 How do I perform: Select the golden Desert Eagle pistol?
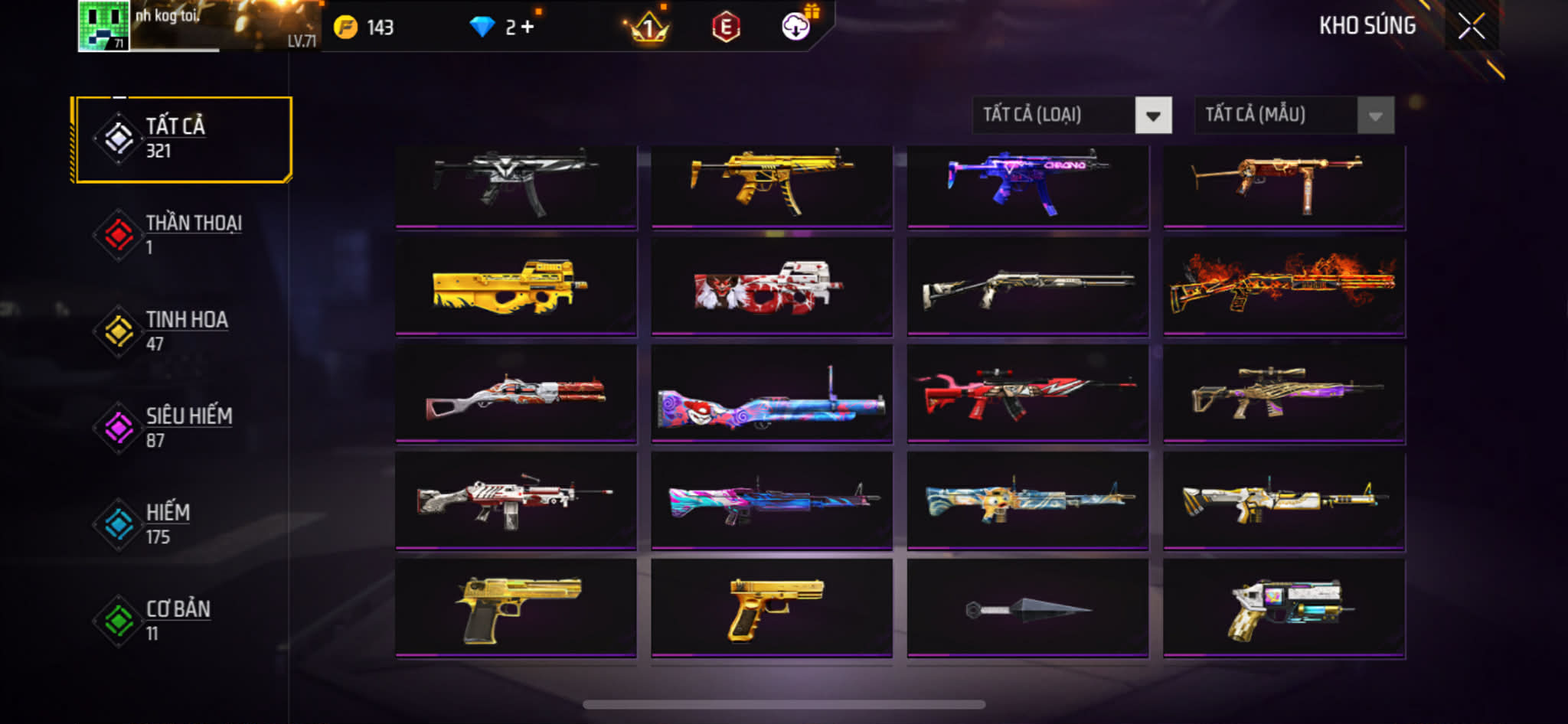coord(516,608)
